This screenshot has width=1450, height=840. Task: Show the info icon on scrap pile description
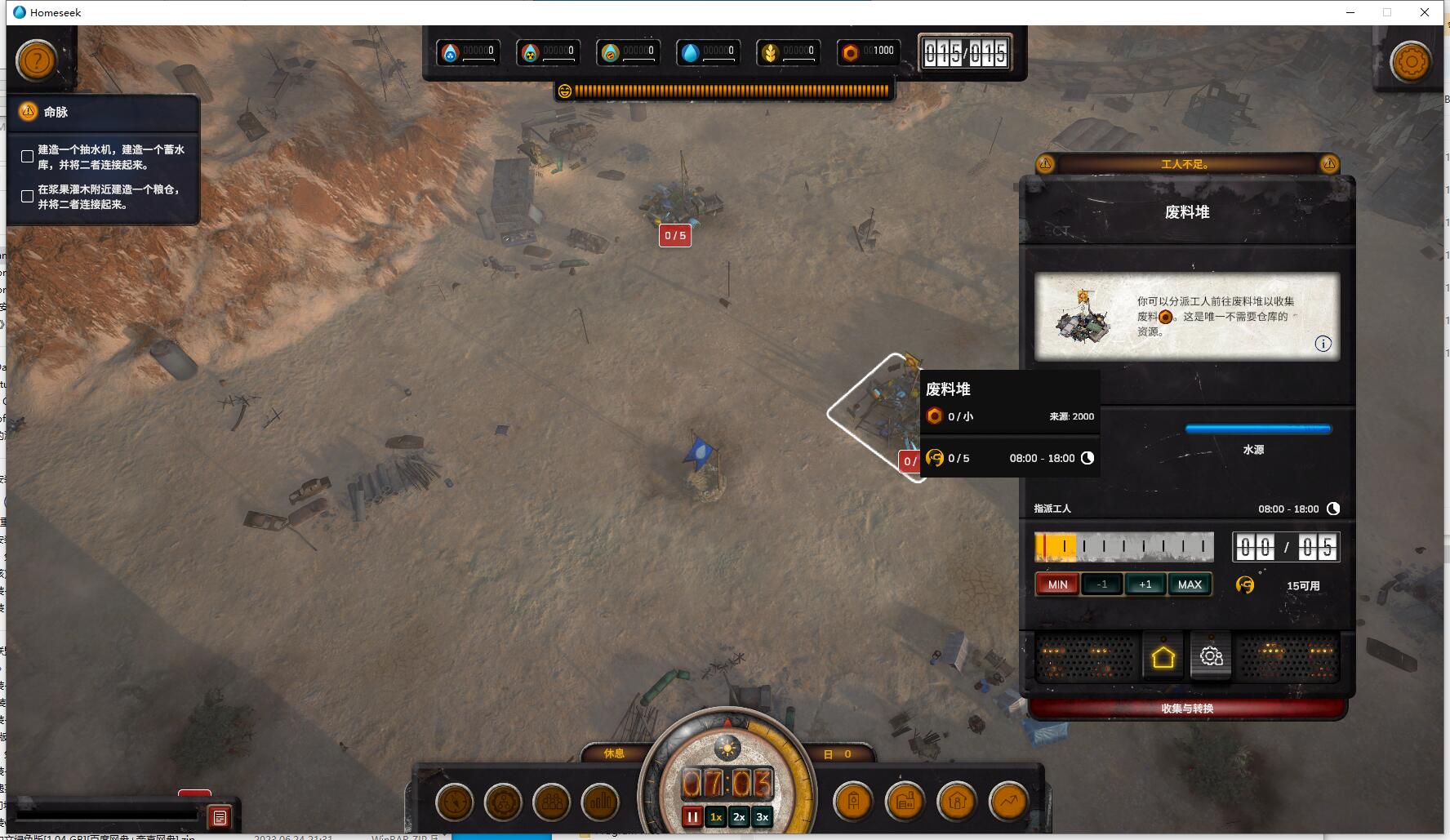click(x=1323, y=344)
